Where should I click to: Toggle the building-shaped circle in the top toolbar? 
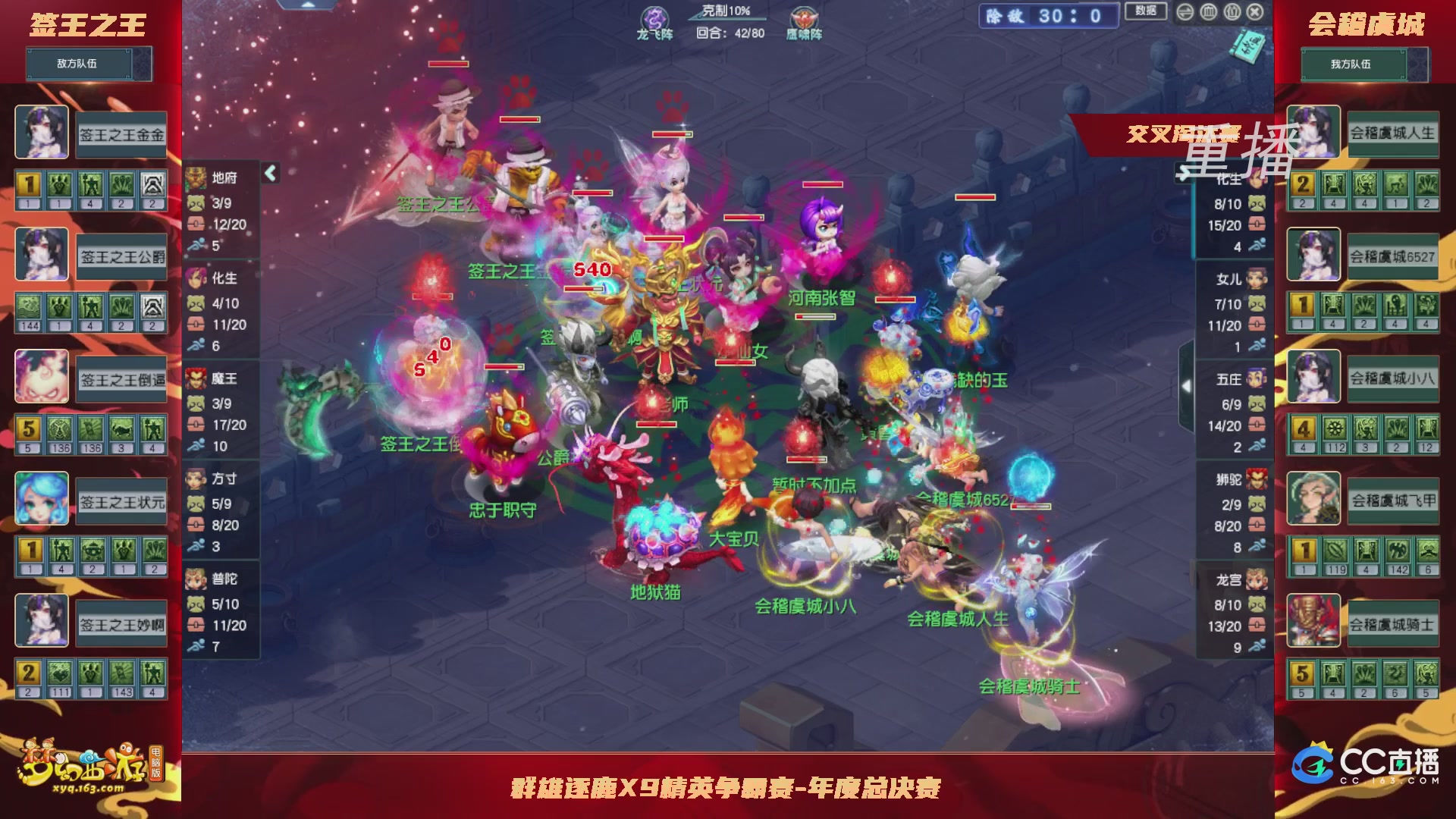pos(1209,13)
